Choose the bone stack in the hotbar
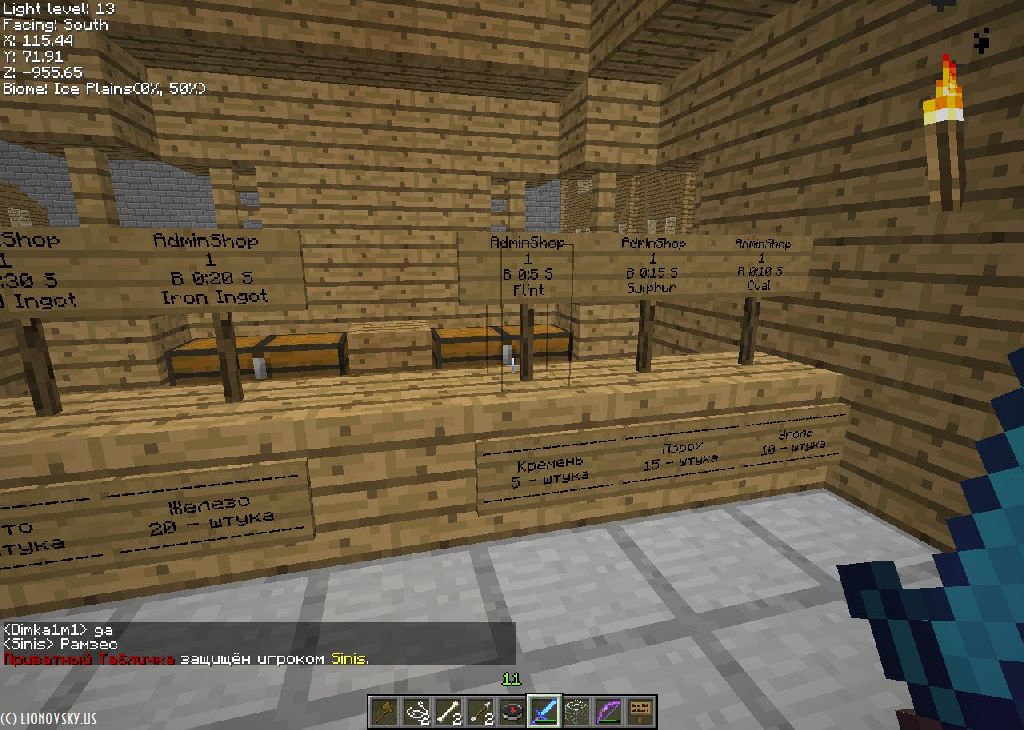 pyautogui.click(x=448, y=712)
